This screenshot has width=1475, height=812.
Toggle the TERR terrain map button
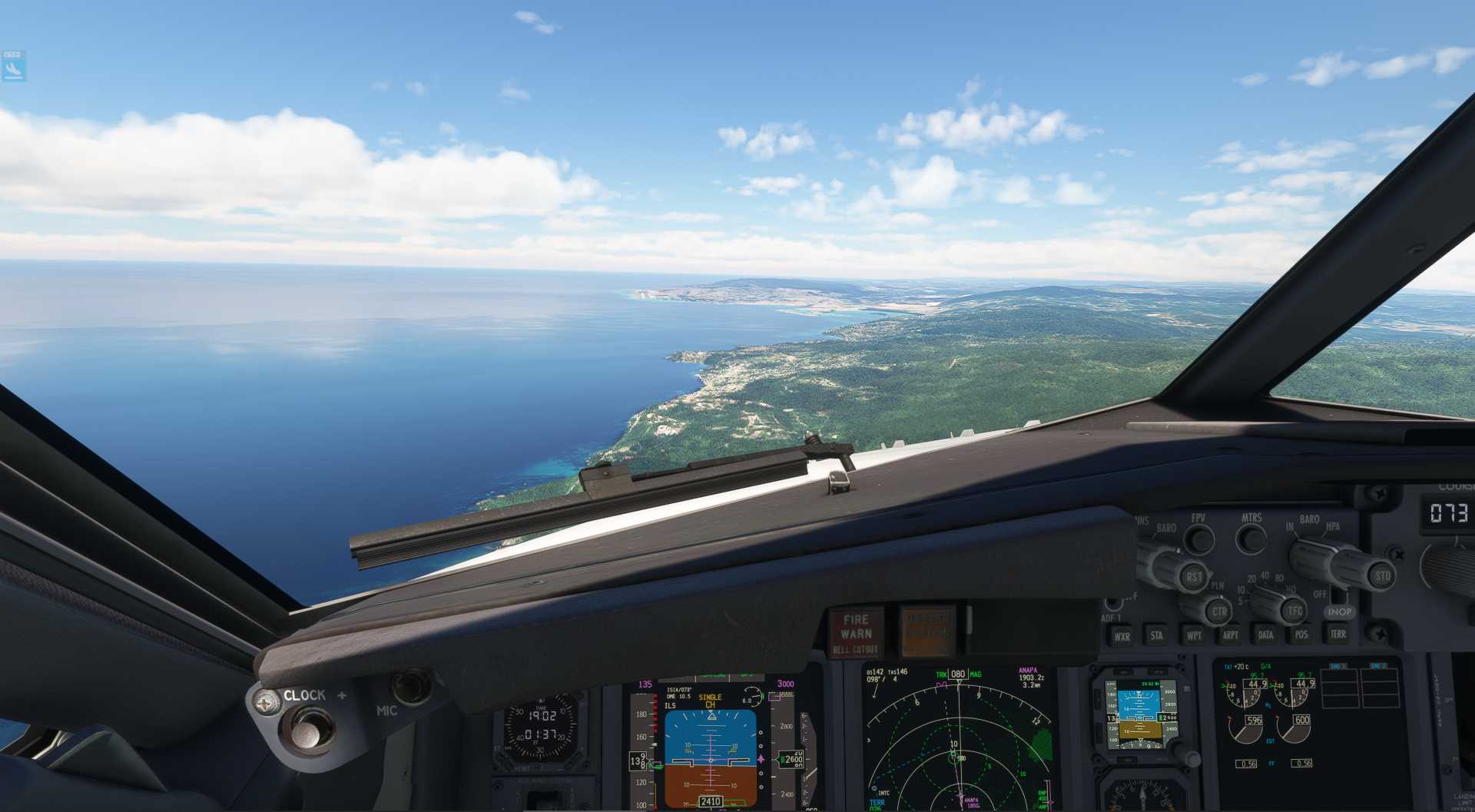click(1337, 633)
